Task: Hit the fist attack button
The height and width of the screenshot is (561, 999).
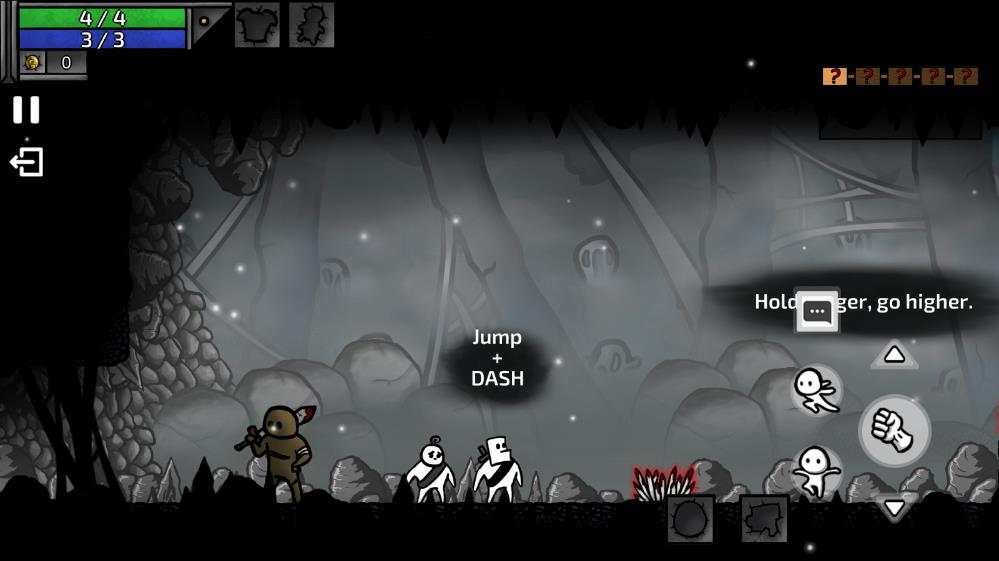Action: point(894,430)
